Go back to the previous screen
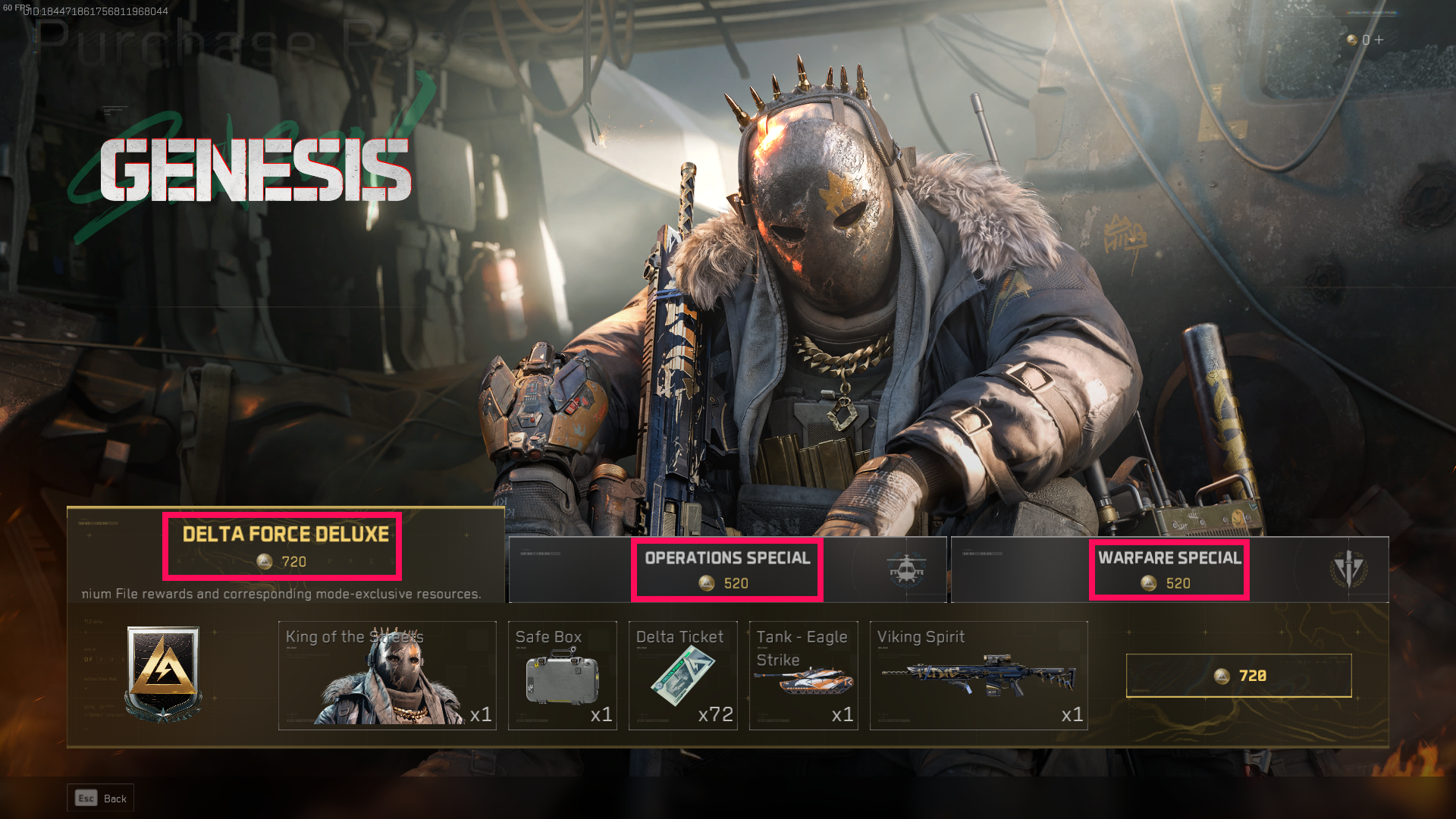 pyautogui.click(x=101, y=798)
